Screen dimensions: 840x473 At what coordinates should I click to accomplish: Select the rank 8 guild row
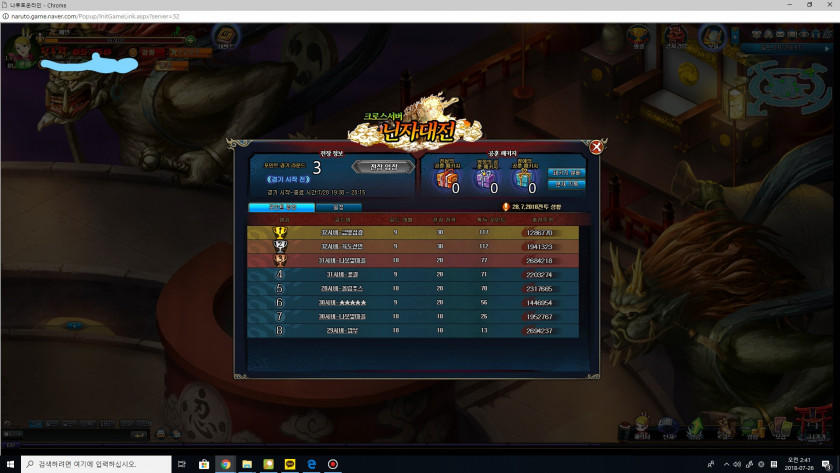click(x=412, y=330)
